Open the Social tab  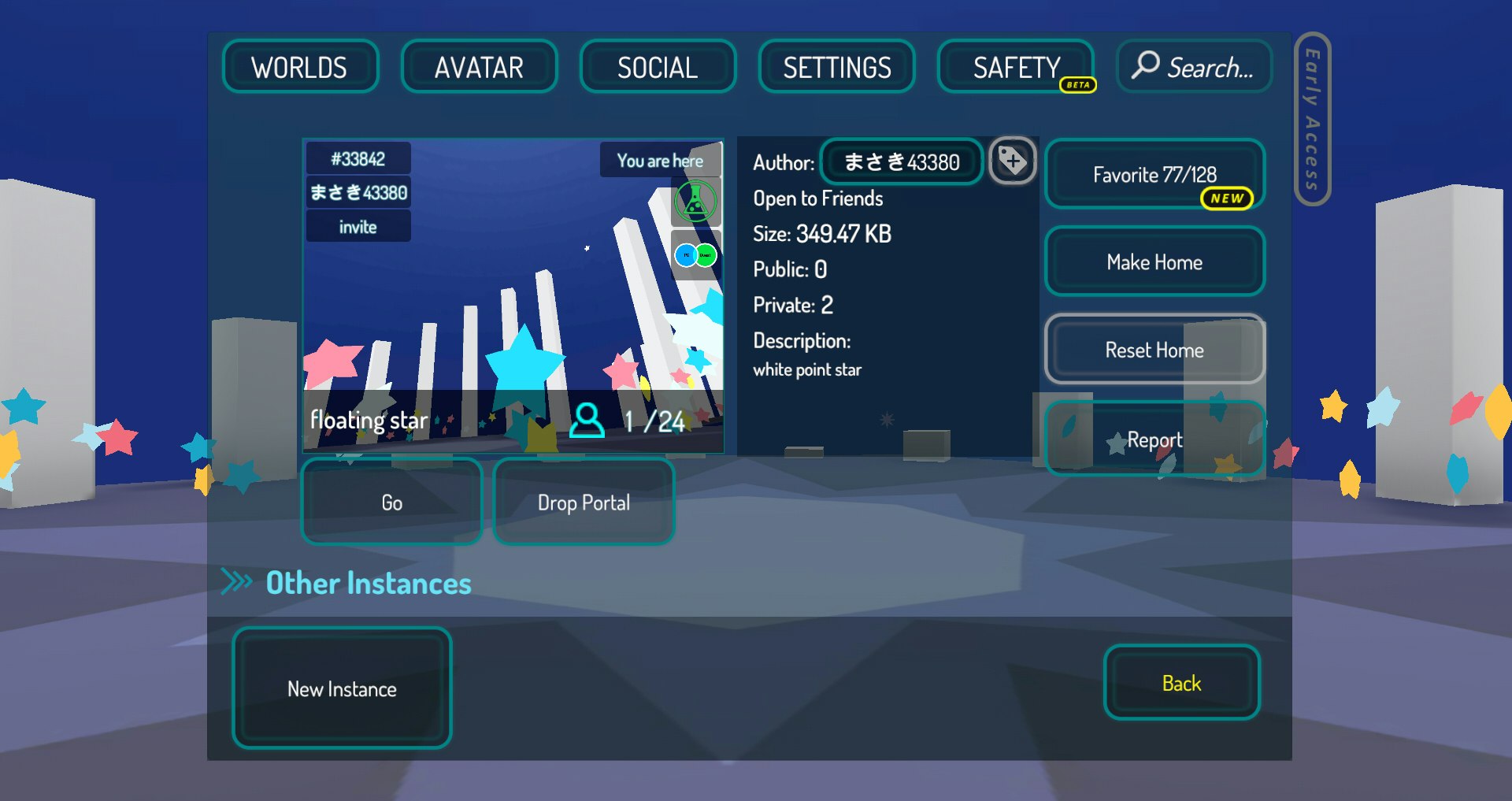click(658, 67)
